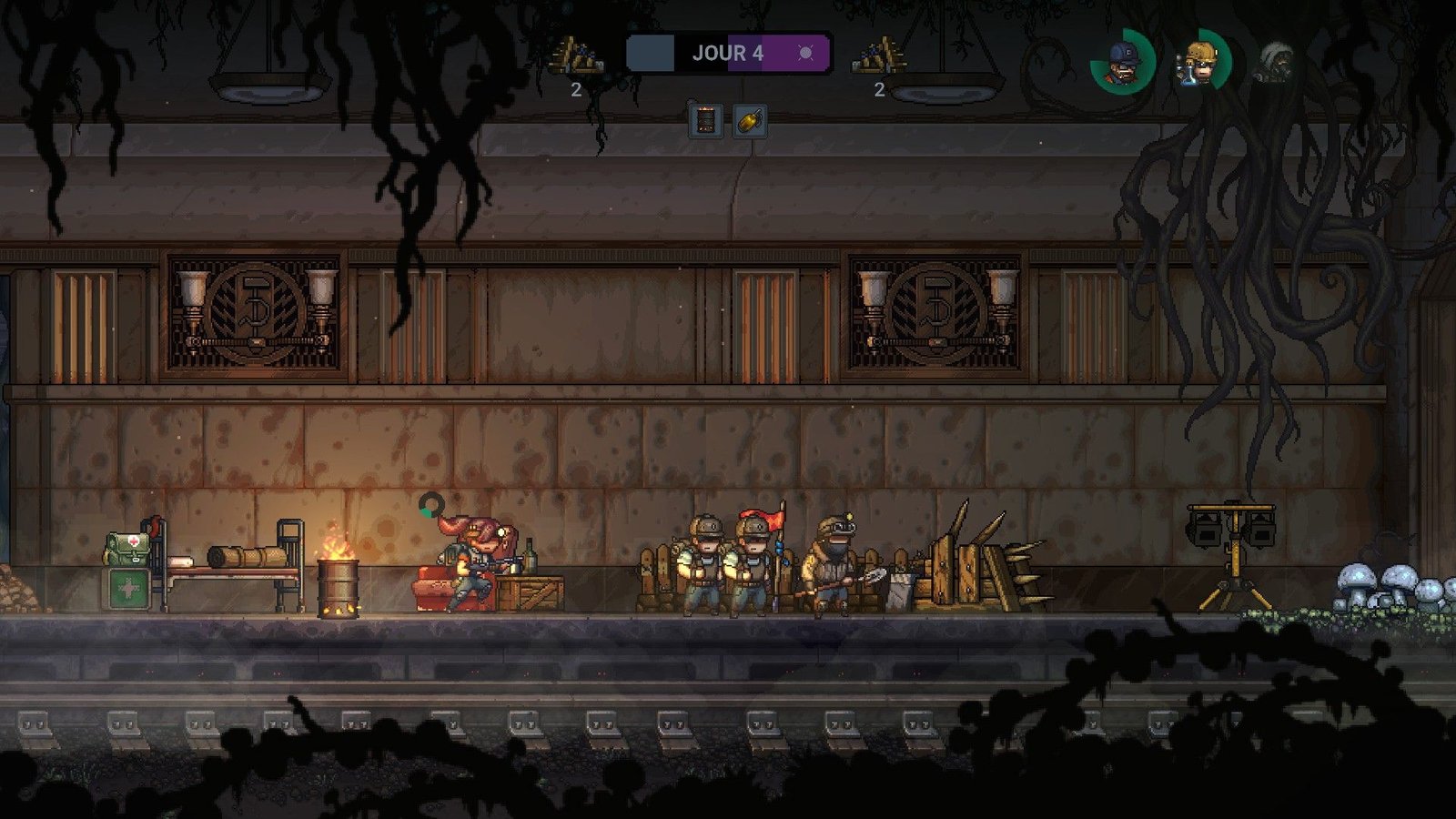
Task: Open the right barricade counter icon
Action: [x=878, y=56]
